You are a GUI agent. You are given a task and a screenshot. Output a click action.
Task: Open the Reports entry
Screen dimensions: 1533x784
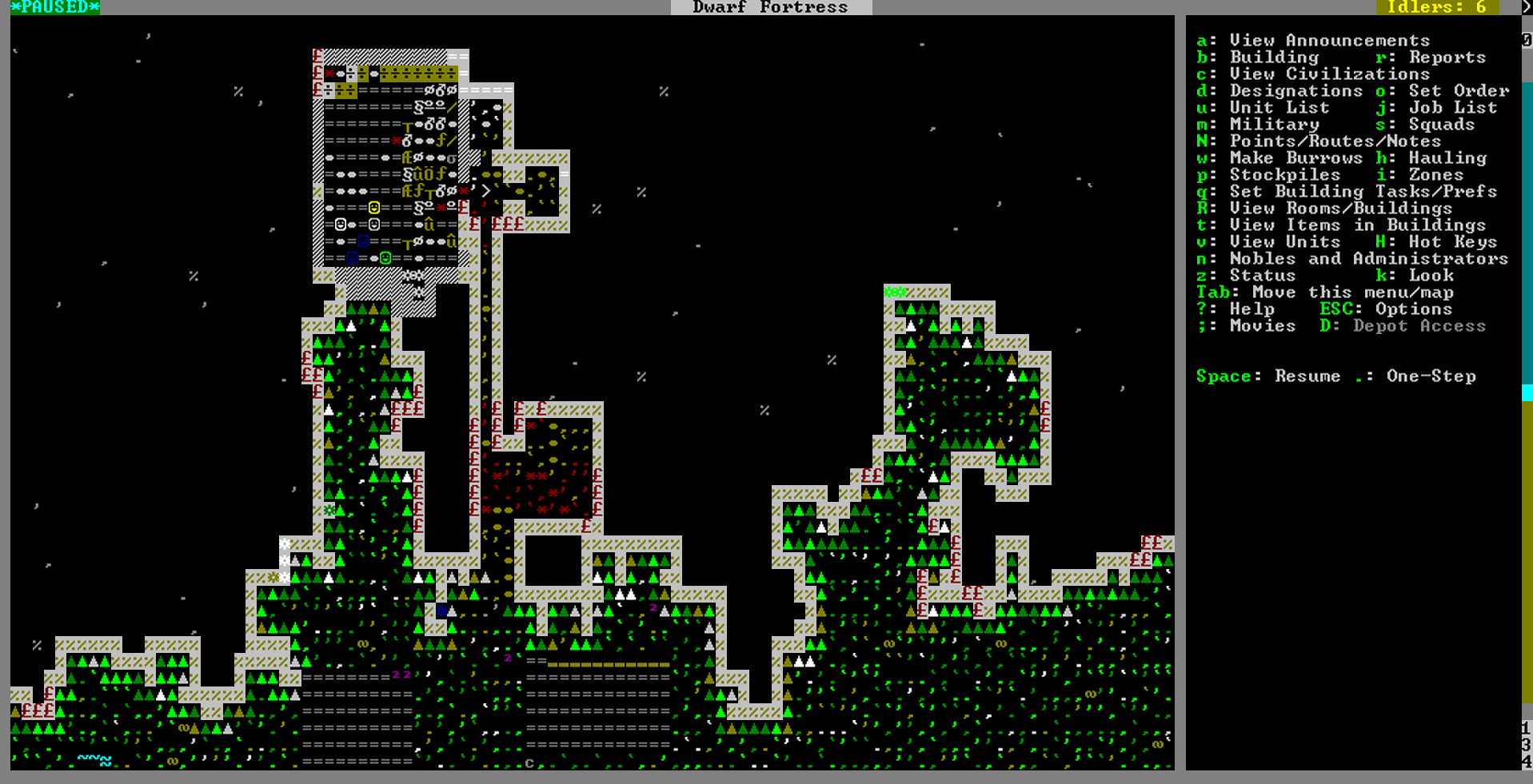click(x=1447, y=57)
